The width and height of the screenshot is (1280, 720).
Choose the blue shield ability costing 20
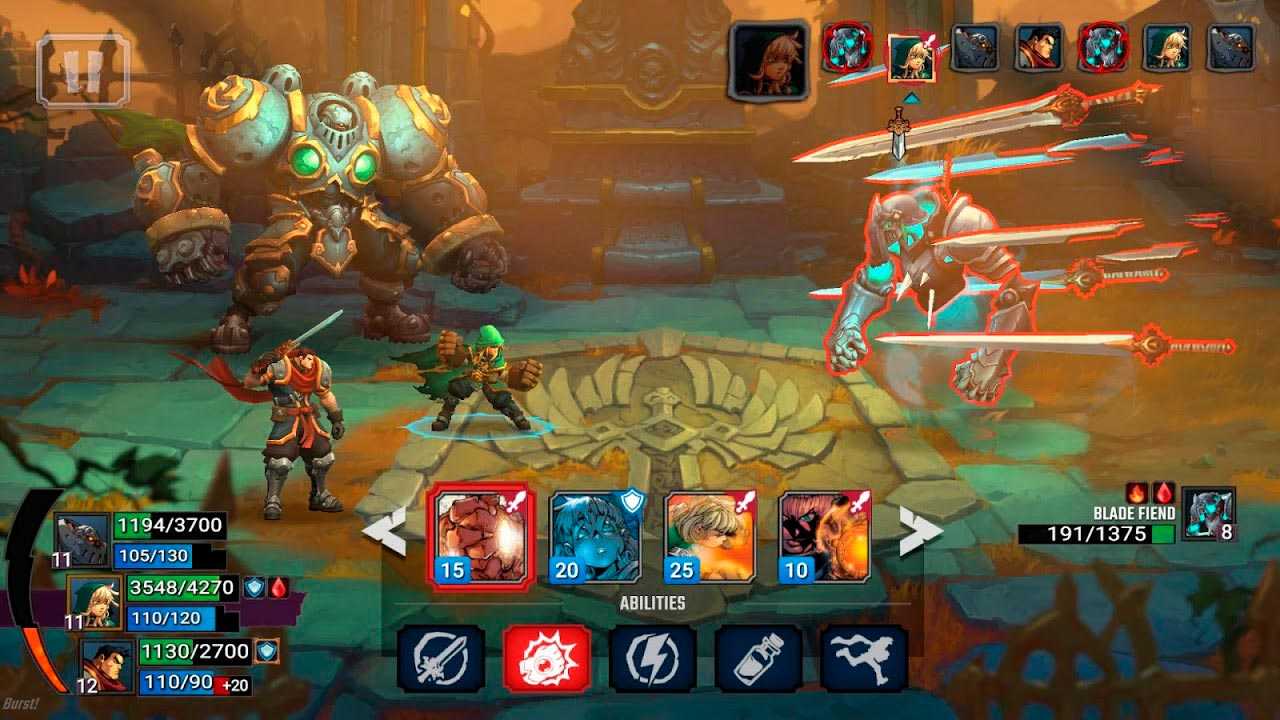595,536
